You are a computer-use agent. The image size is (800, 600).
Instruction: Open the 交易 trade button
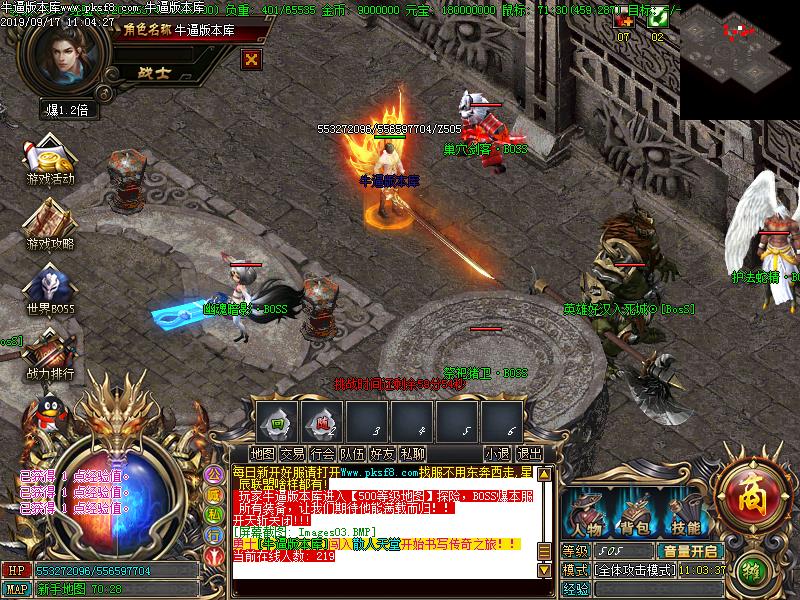click(293, 453)
